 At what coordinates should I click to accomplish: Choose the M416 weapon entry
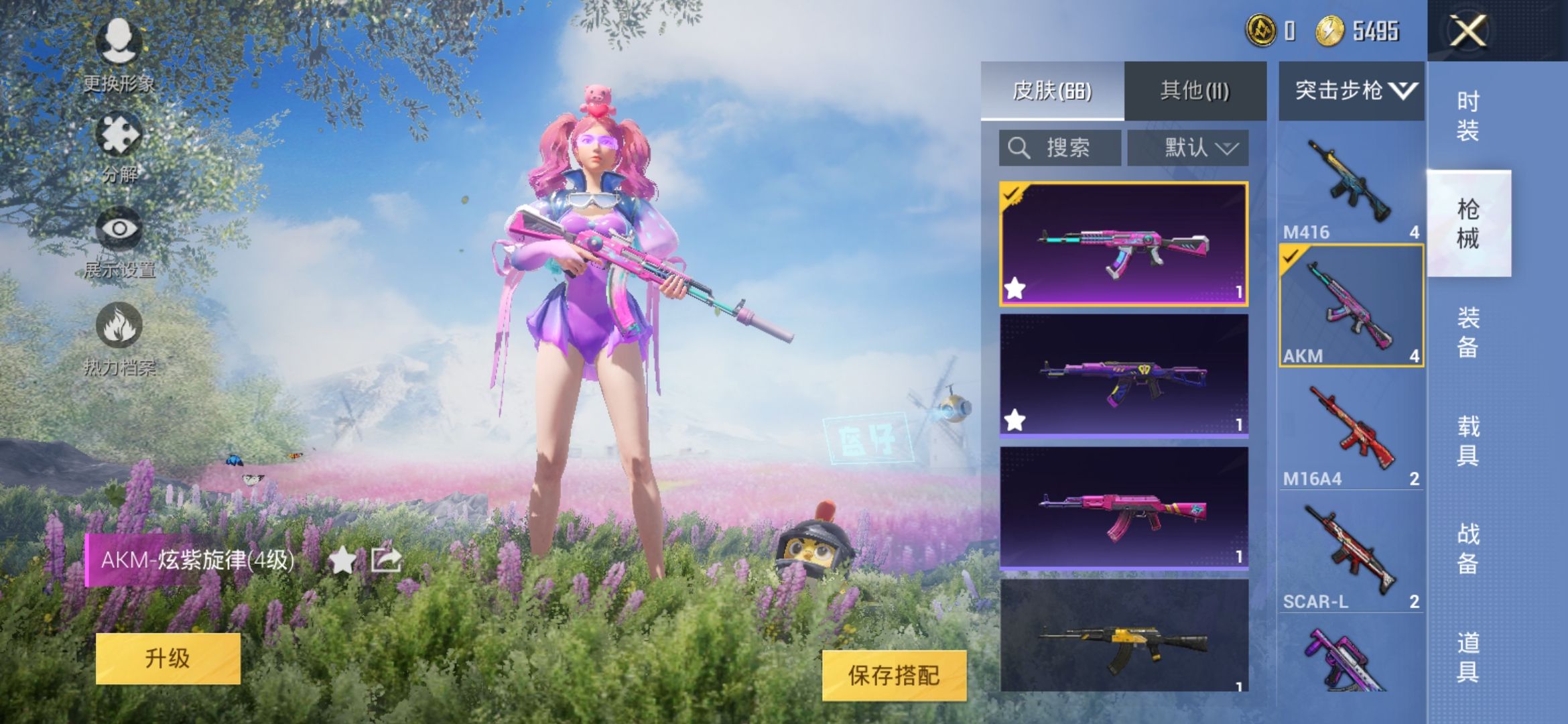[1351, 186]
